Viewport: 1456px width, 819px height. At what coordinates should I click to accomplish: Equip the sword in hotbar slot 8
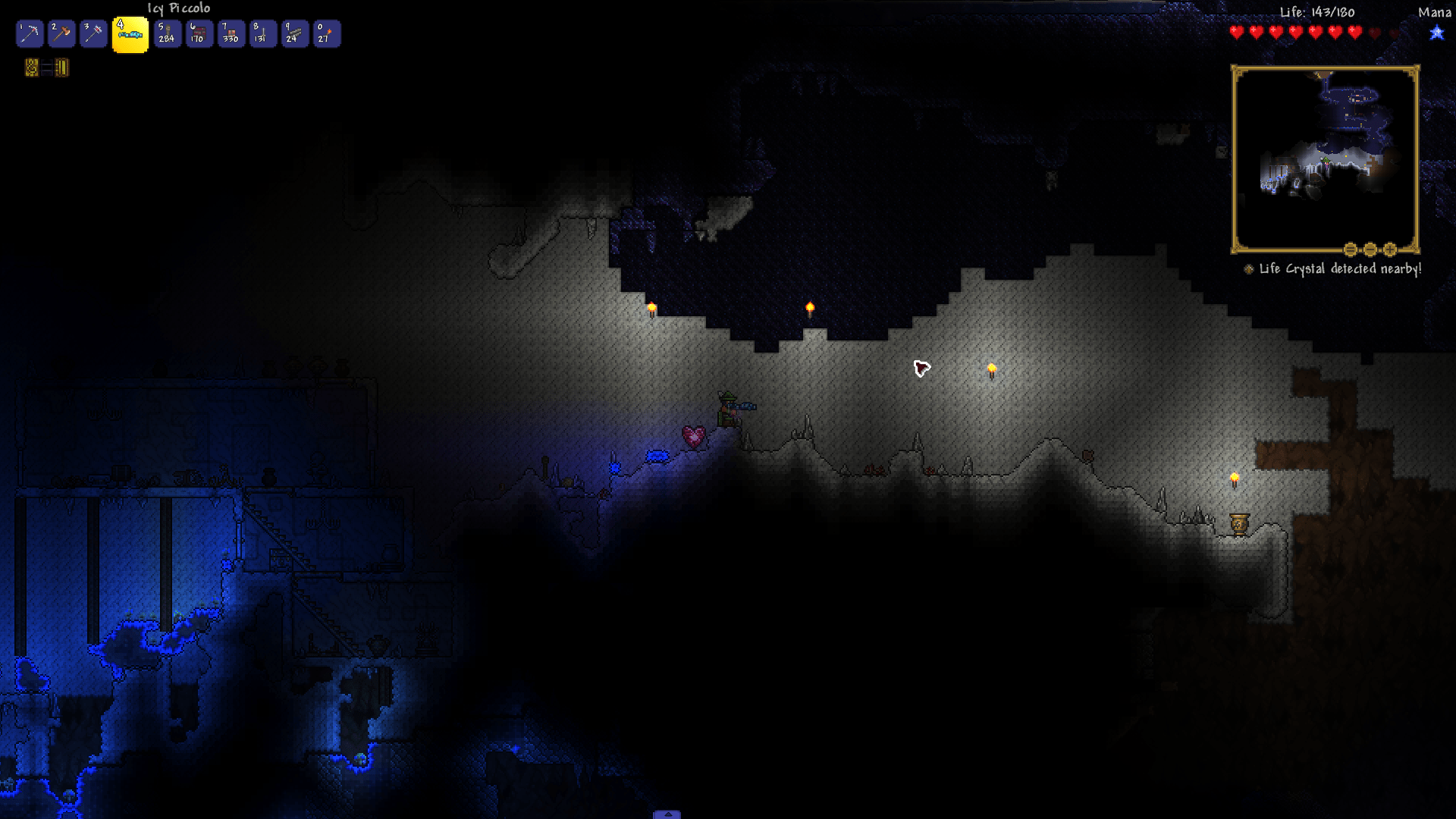point(262,34)
